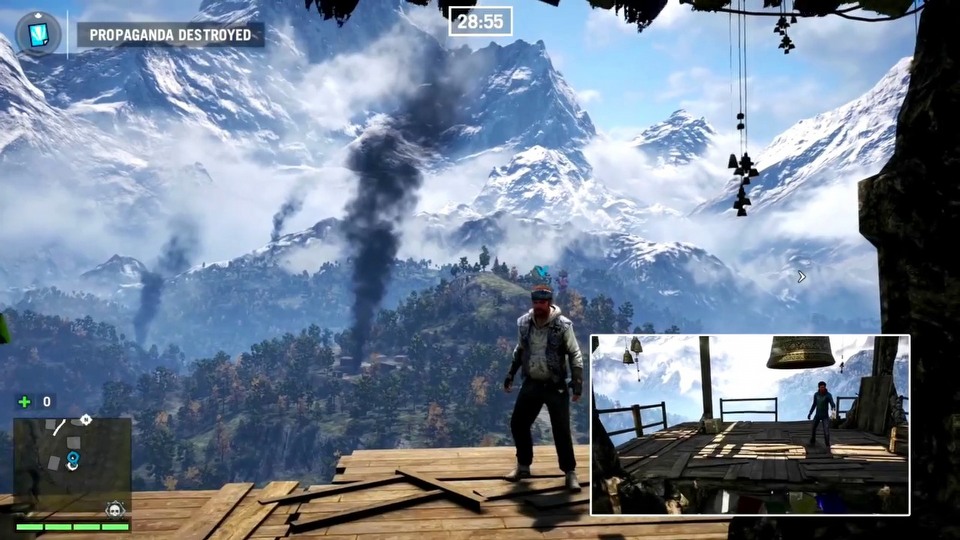Click the north compass marker on minimap
This screenshot has height=540, width=960.
(86, 420)
